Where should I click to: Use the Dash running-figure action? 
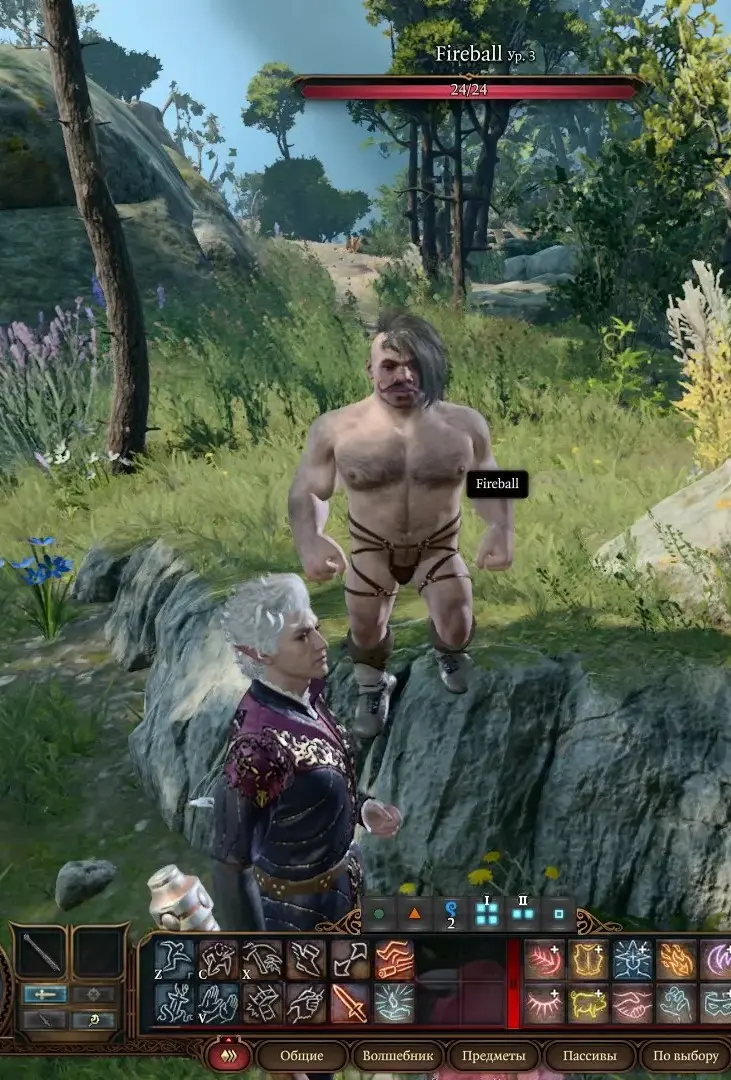pos(174,1003)
